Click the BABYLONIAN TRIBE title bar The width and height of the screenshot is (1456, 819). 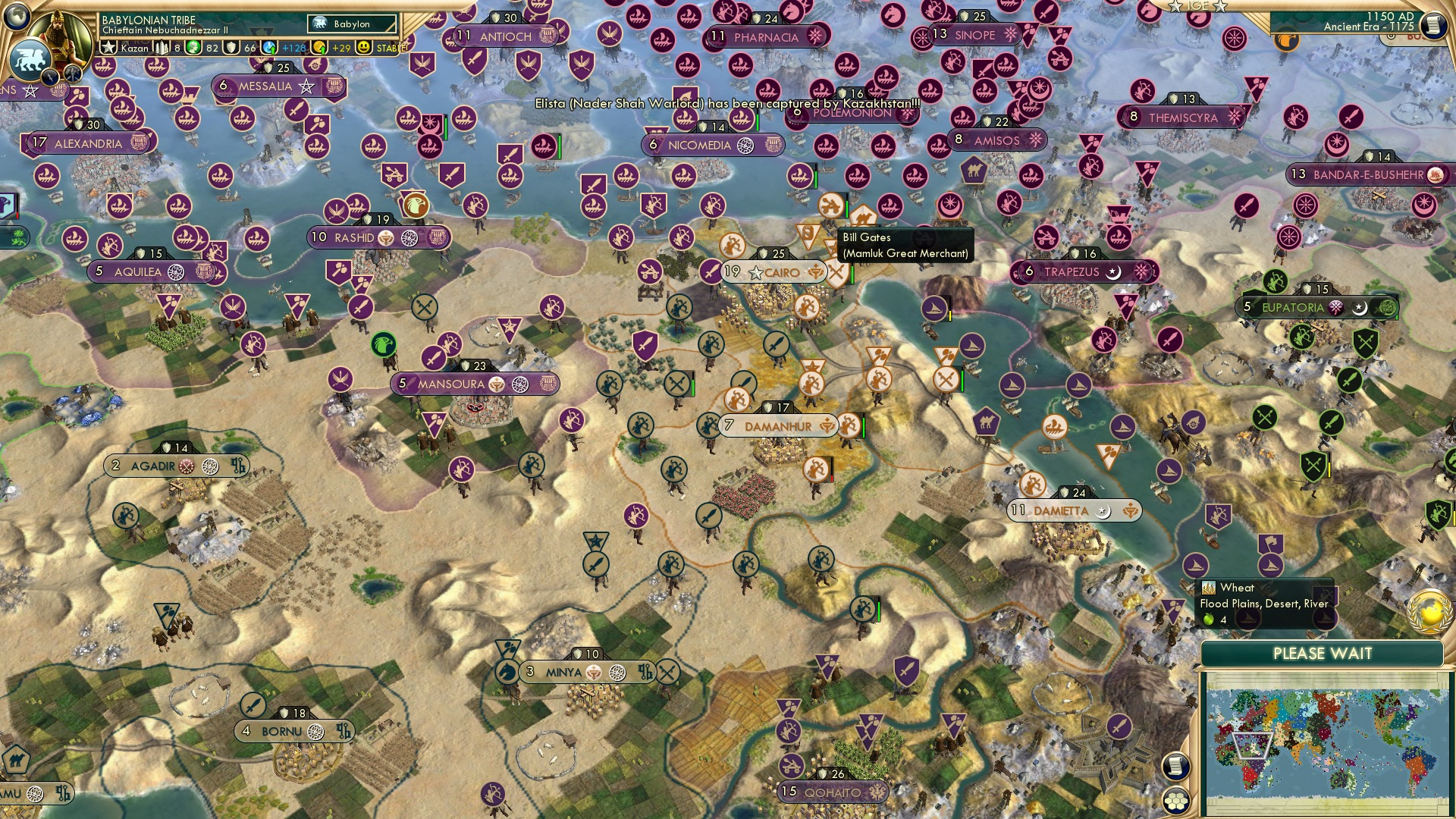point(148,19)
